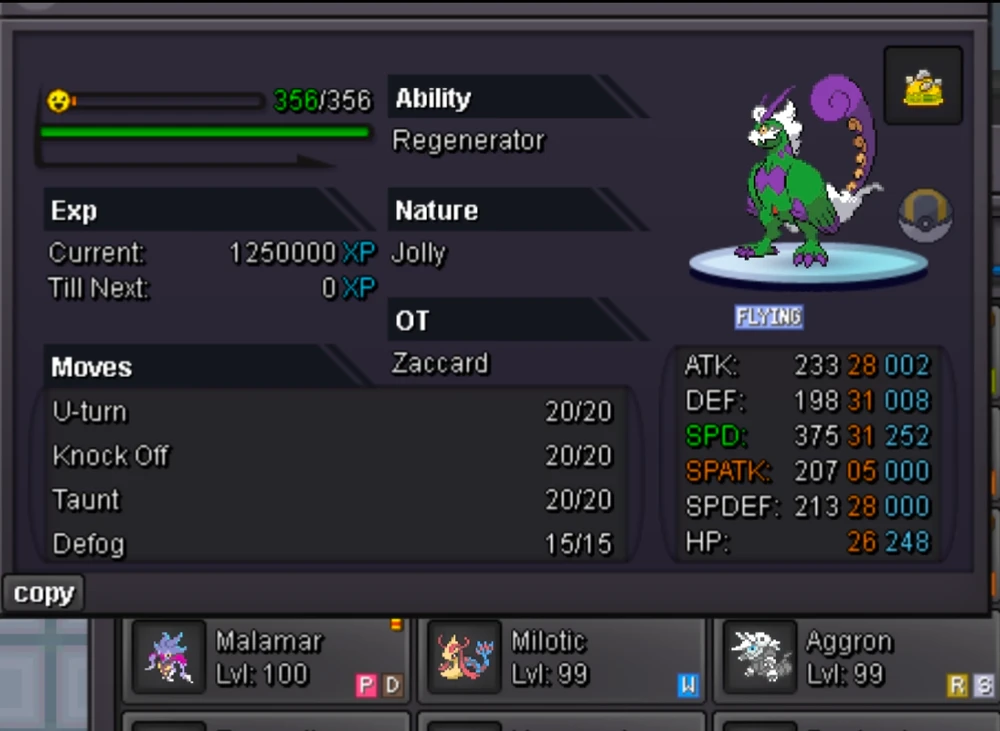Pick the Defog move row

click(332, 544)
